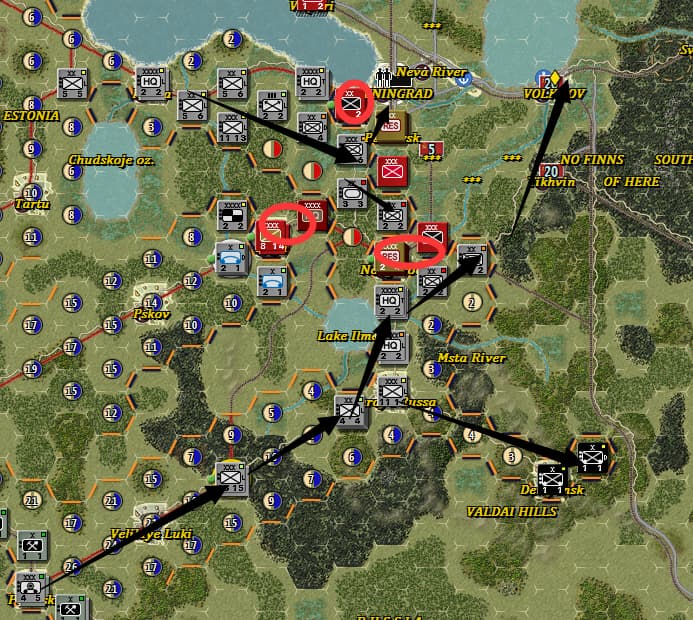The width and height of the screenshot is (693, 620).
Task: Select the III regiment counter rated 2-2
Action: click(x=272, y=106)
